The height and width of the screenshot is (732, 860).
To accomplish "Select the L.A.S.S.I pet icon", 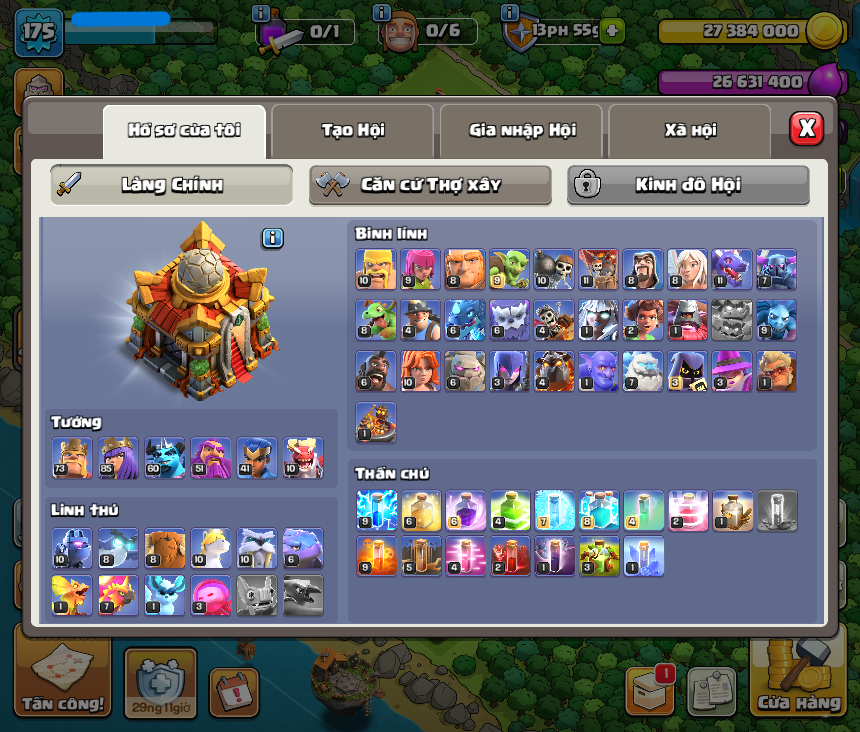I will [72, 548].
